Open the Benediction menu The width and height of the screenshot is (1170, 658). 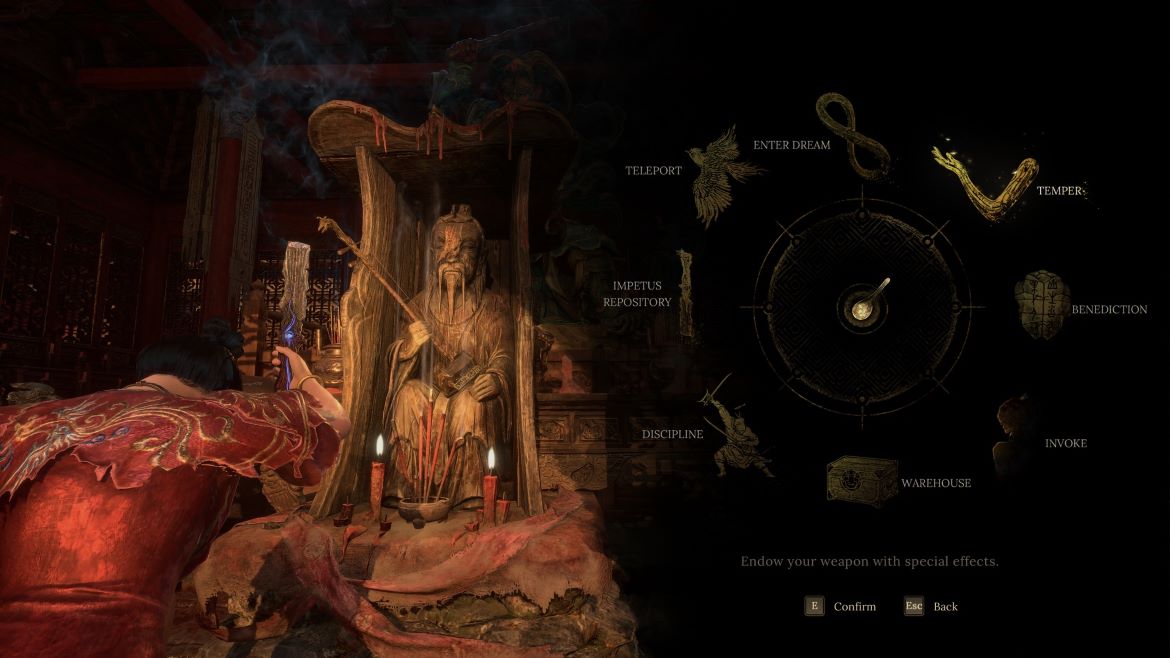[1042, 303]
